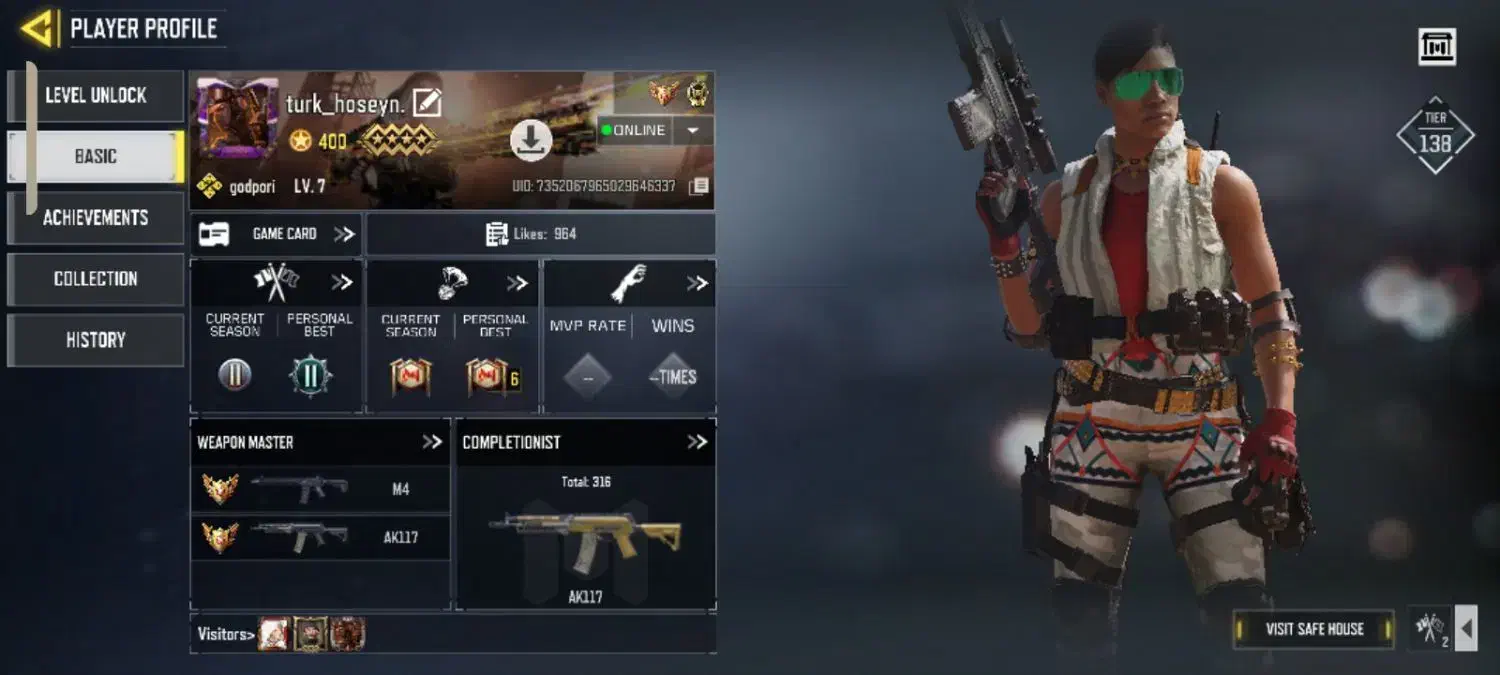The width and height of the screenshot is (1500, 675).
Task: Open the Weapon Master details
Action: (432, 442)
